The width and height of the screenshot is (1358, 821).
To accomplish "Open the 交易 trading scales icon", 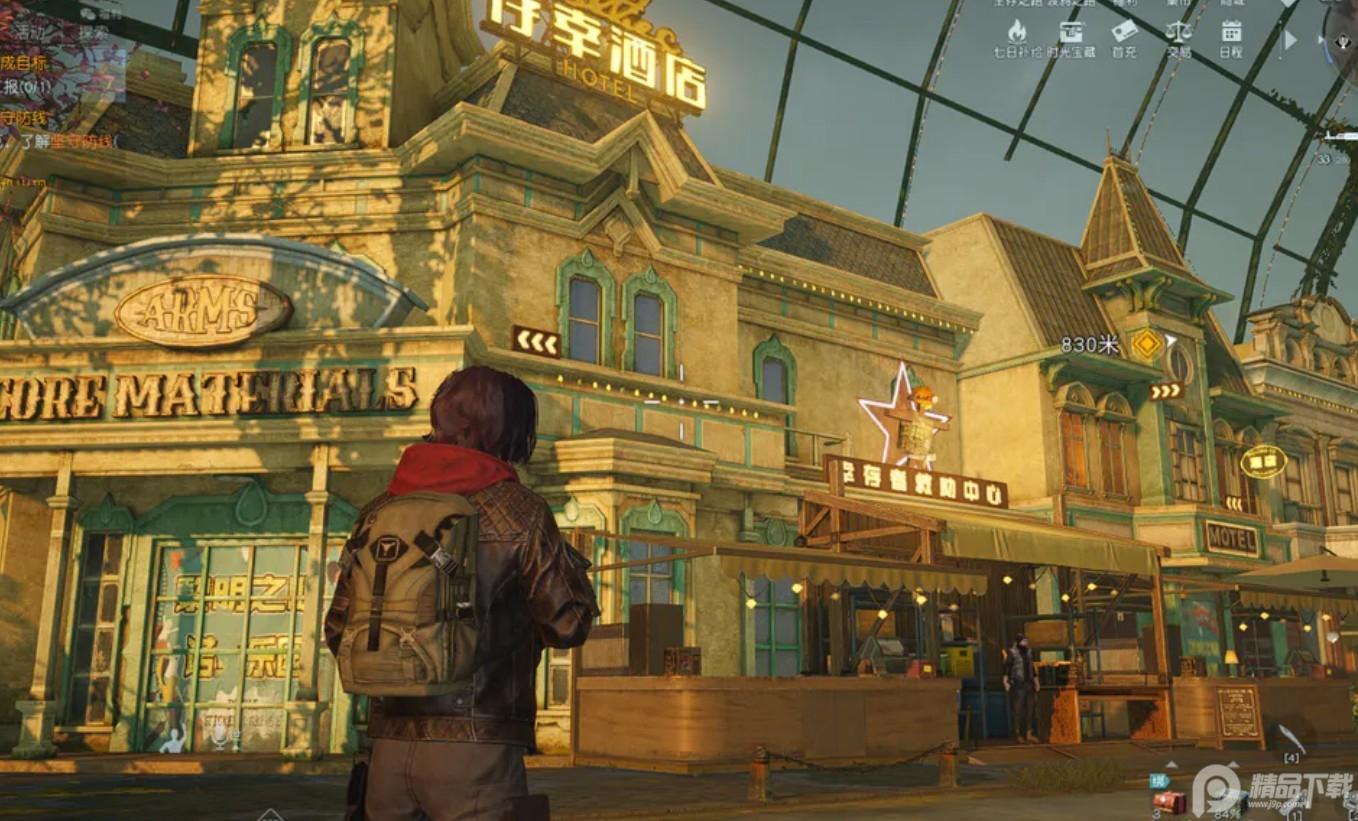I will pos(1178,31).
